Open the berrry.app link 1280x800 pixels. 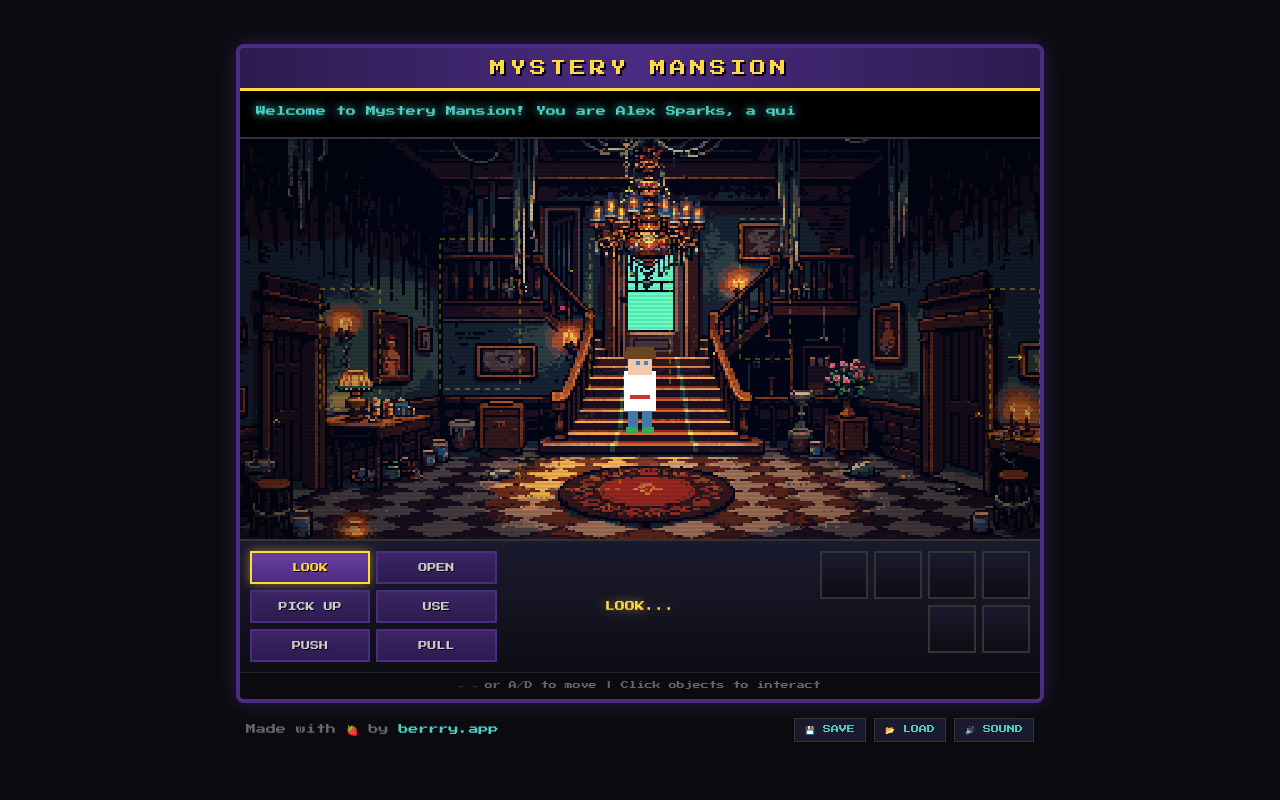[x=447, y=729]
